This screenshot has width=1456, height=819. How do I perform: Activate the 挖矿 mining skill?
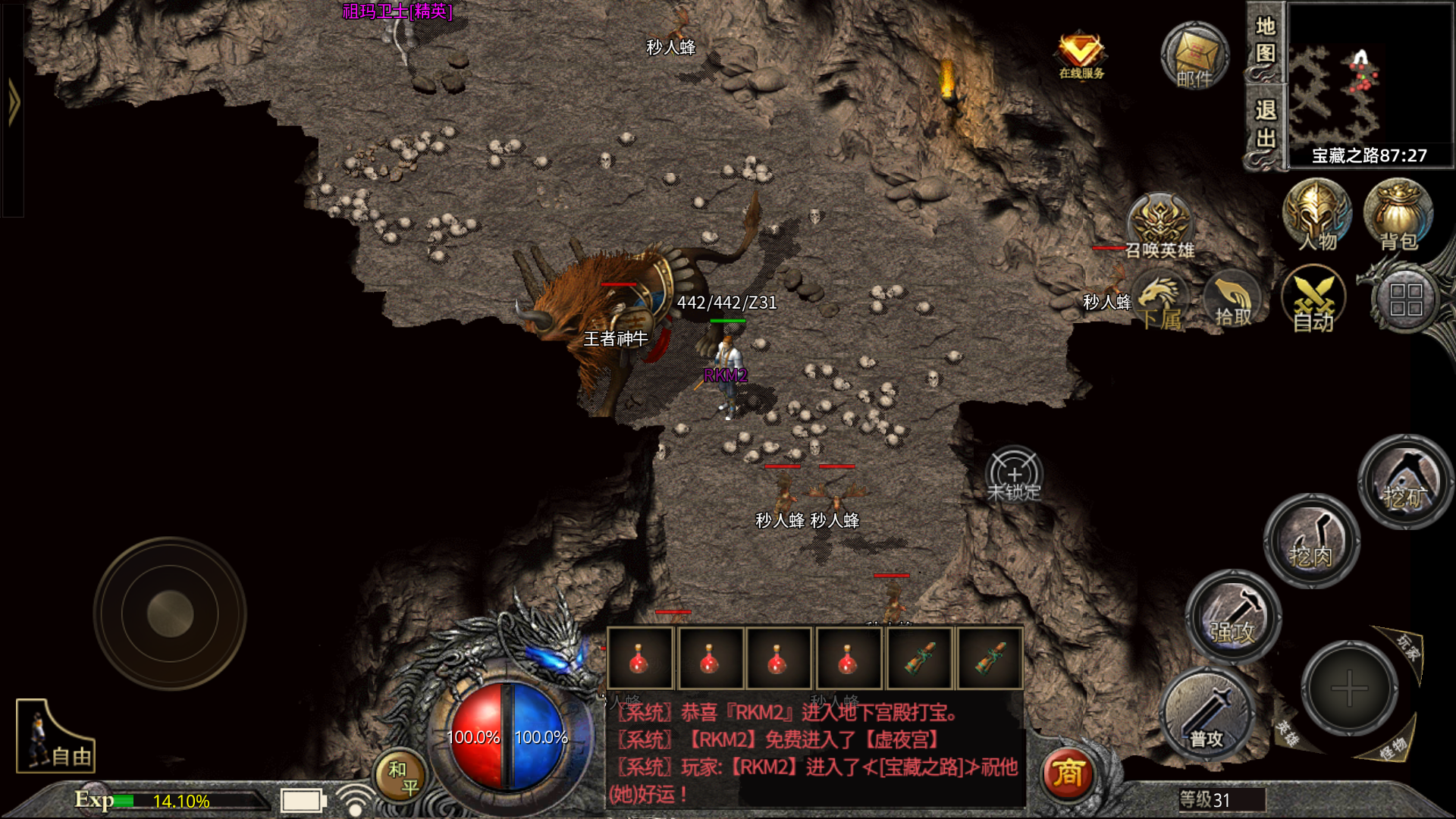point(1405,482)
